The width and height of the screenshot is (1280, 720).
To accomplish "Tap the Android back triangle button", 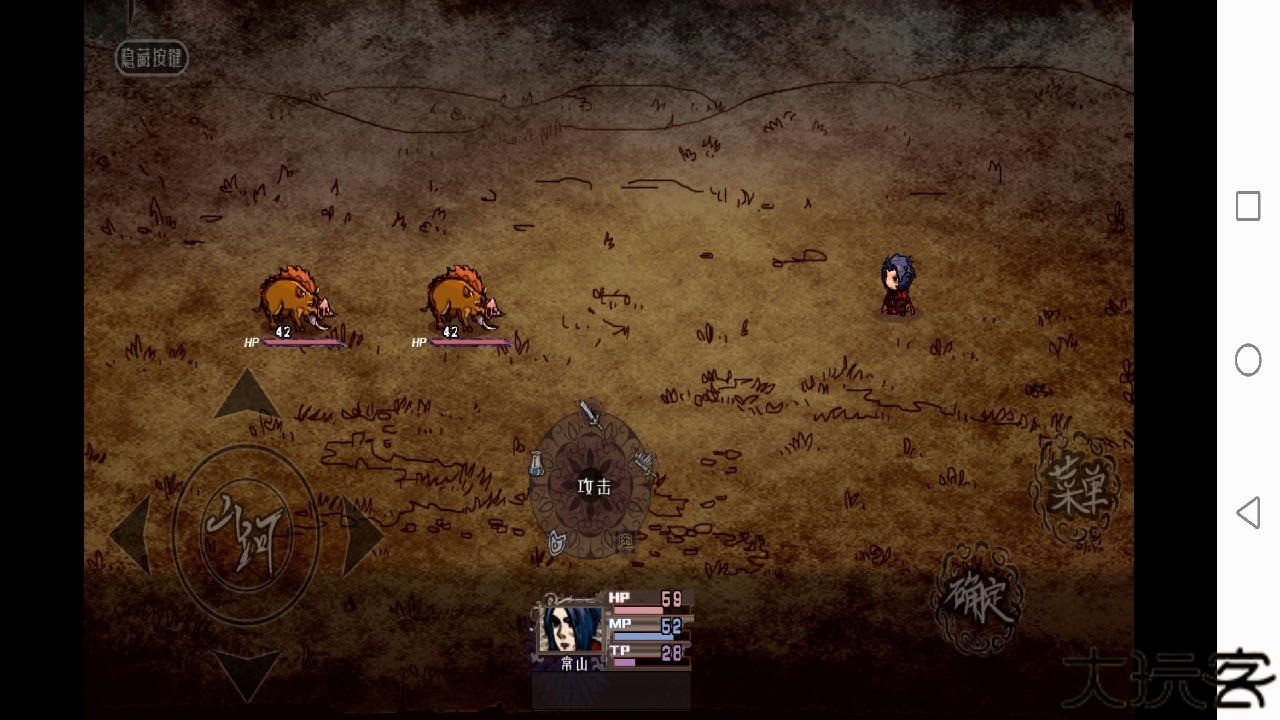I will pyautogui.click(x=1247, y=513).
